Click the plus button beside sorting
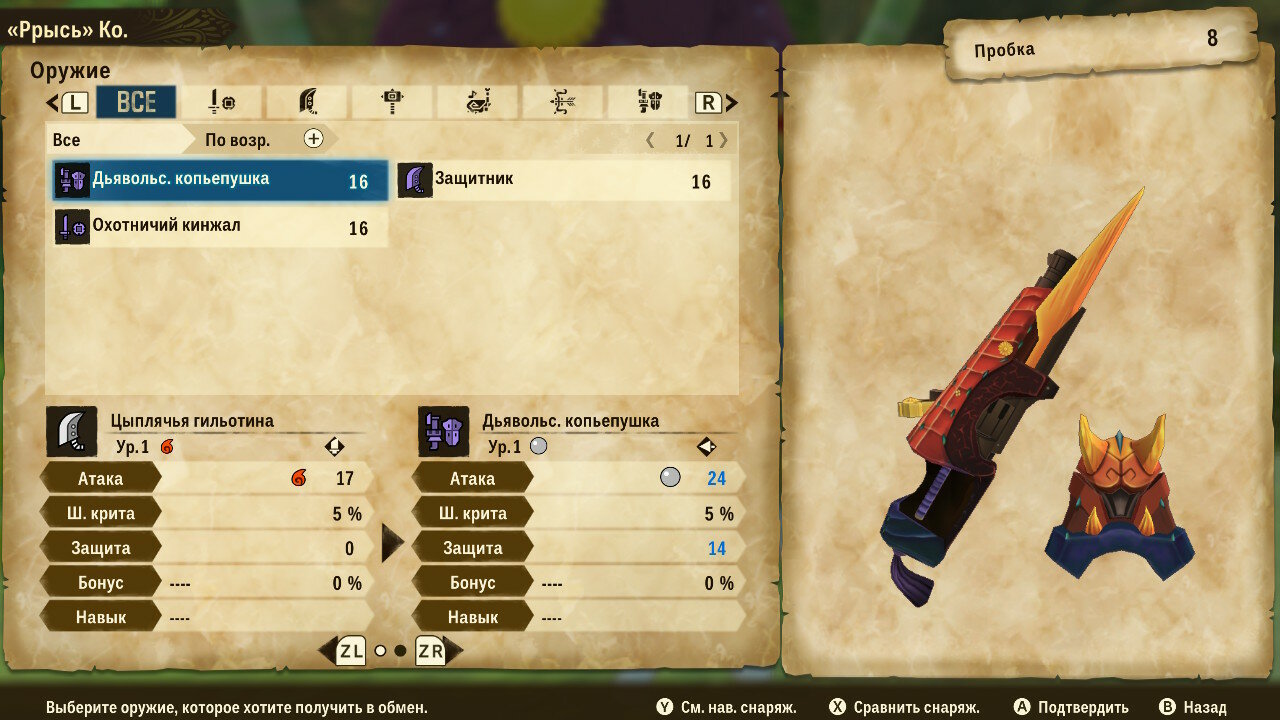 [x=314, y=139]
